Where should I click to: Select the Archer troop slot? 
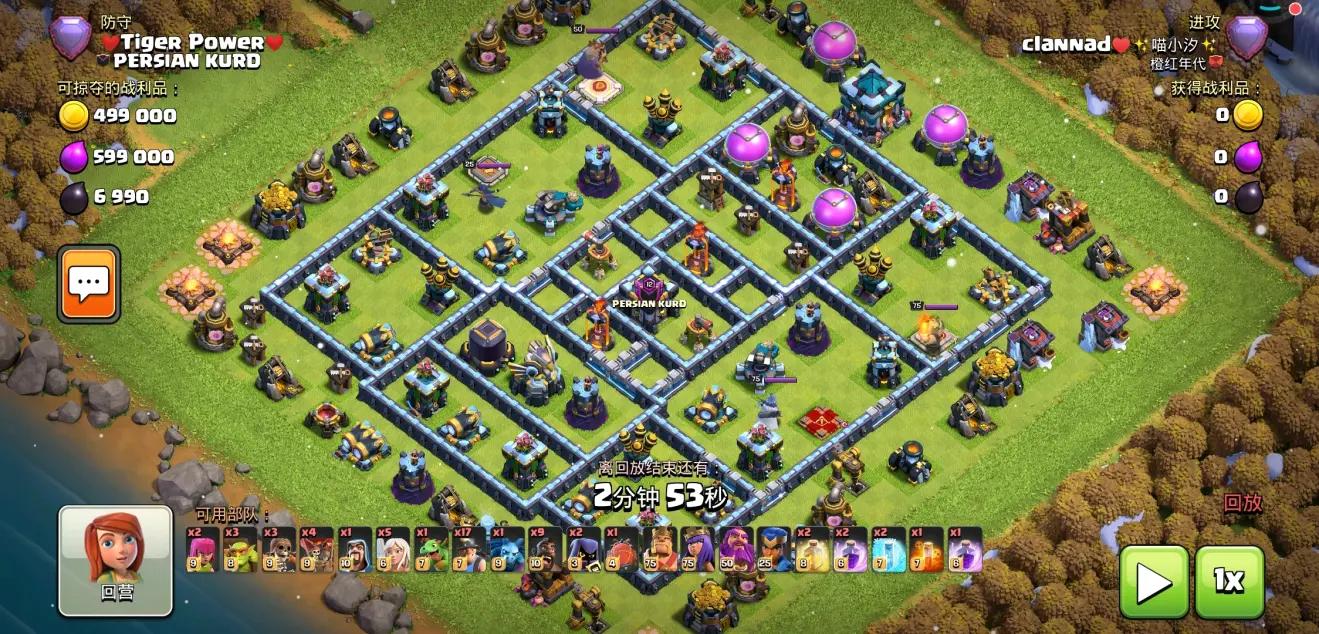pos(201,549)
